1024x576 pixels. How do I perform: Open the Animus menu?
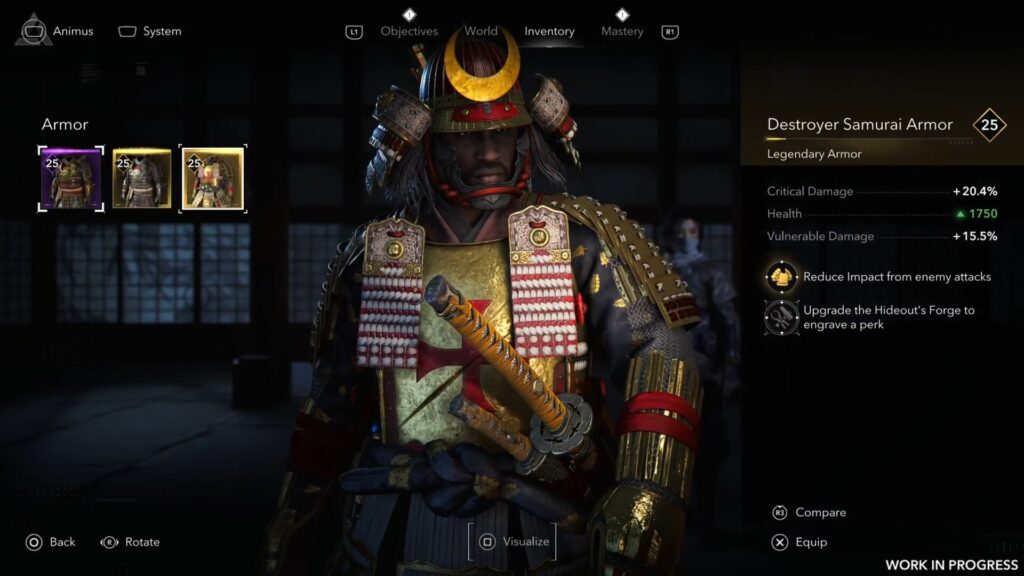pyautogui.click(x=54, y=31)
